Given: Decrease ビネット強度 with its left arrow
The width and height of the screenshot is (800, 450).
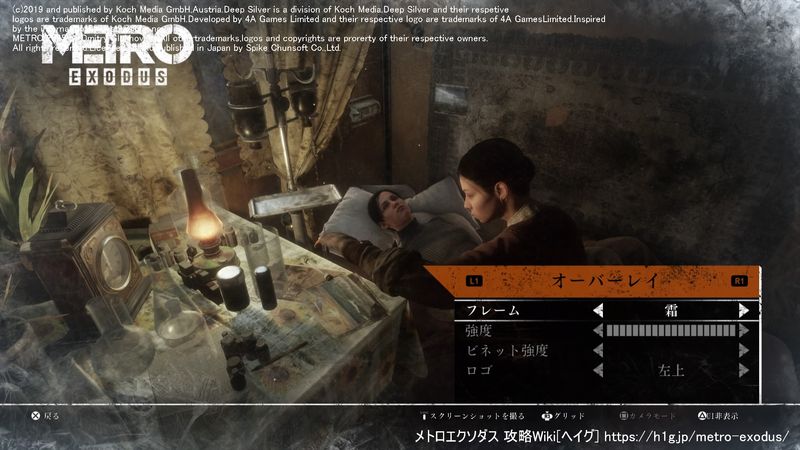Looking at the screenshot, I should pyautogui.click(x=598, y=351).
